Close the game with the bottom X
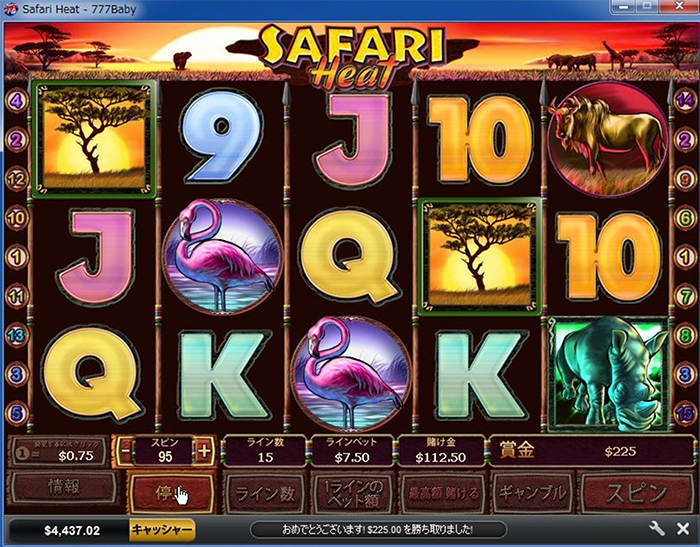This screenshot has width=700, height=547. (682, 529)
